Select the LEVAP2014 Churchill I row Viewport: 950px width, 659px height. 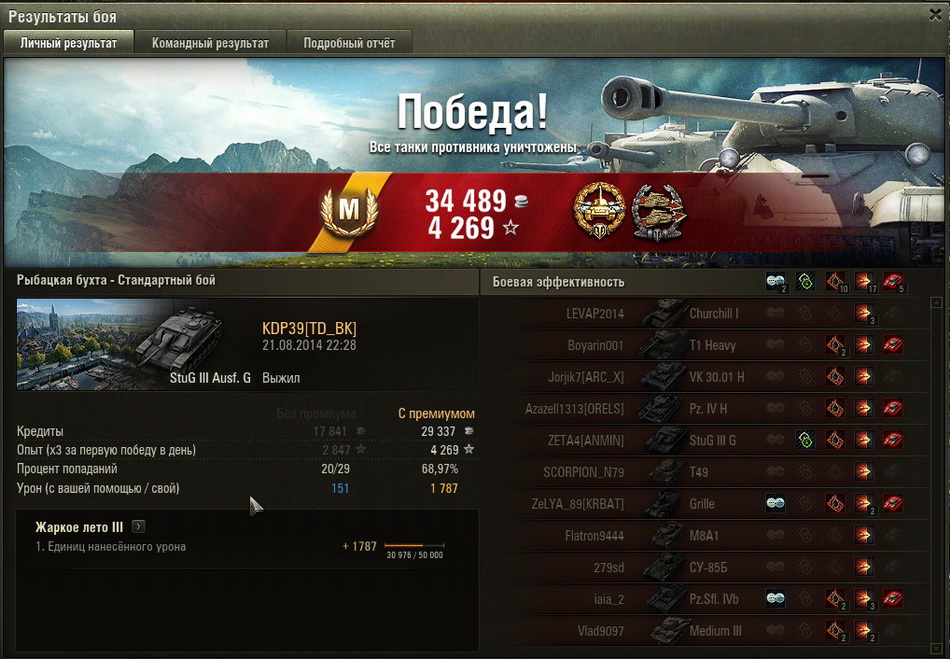click(x=700, y=314)
